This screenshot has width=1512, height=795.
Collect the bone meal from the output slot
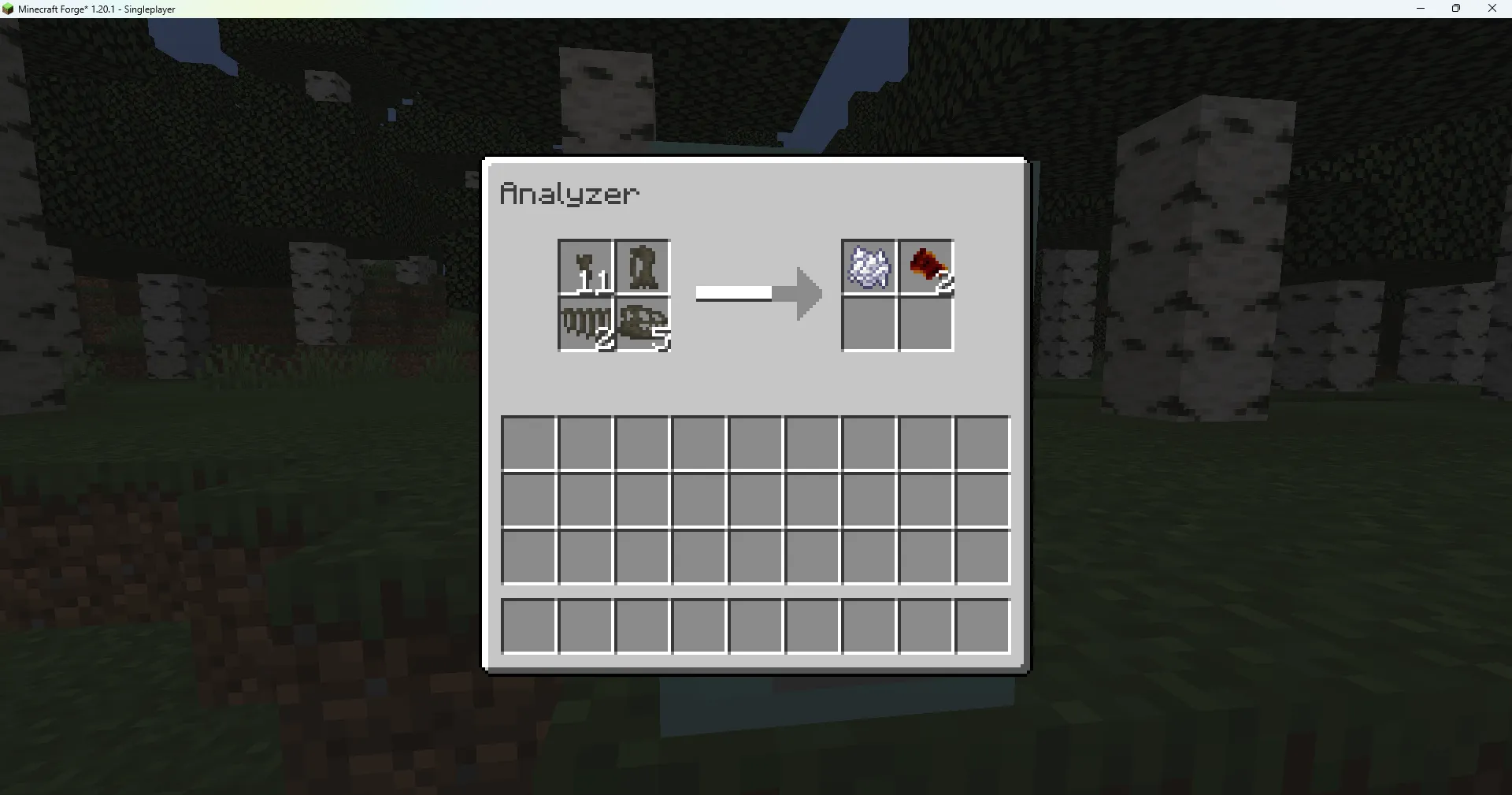(x=869, y=266)
